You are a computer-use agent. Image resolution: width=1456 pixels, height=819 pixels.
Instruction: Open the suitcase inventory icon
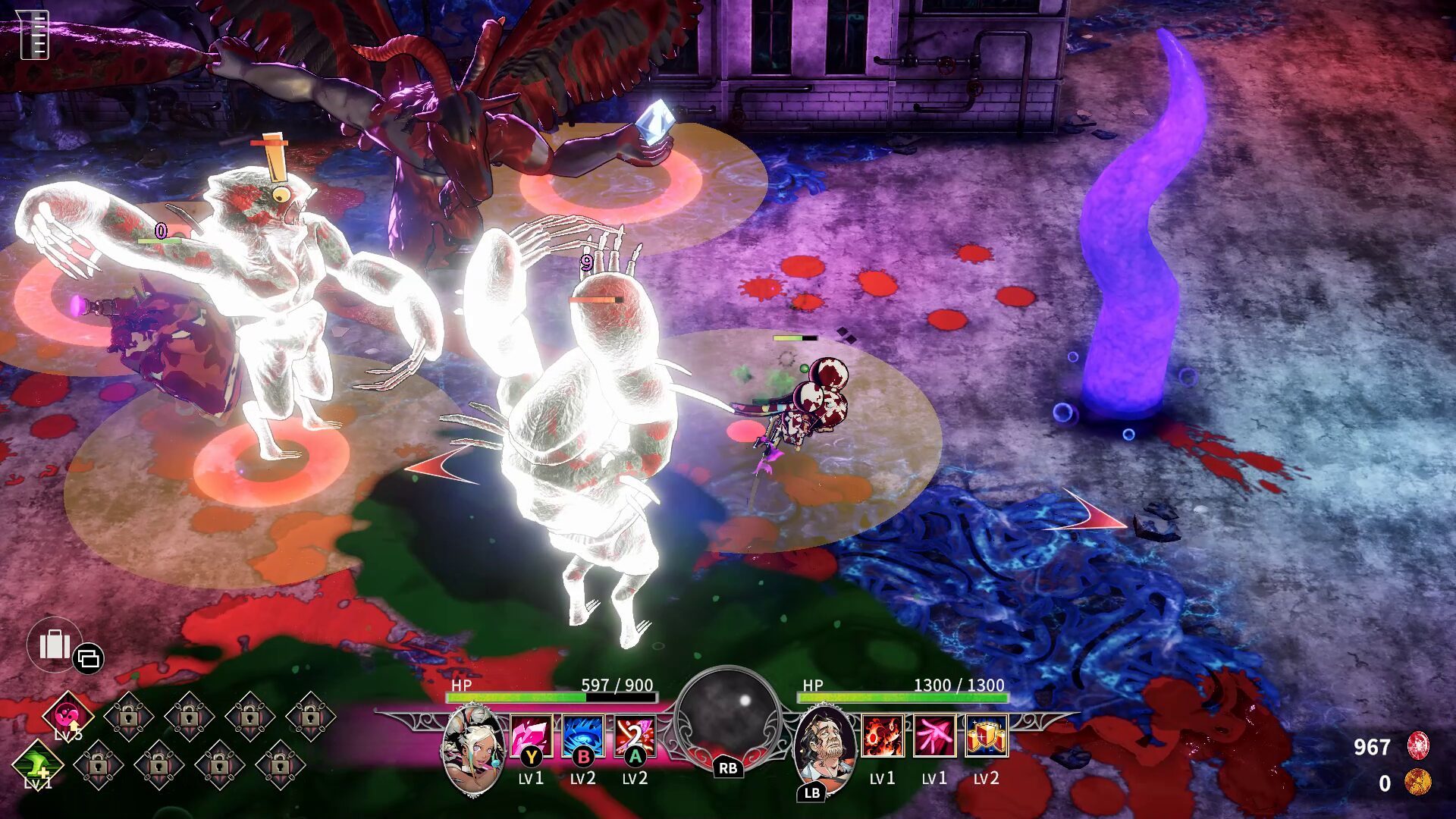[x=55, y=645]
